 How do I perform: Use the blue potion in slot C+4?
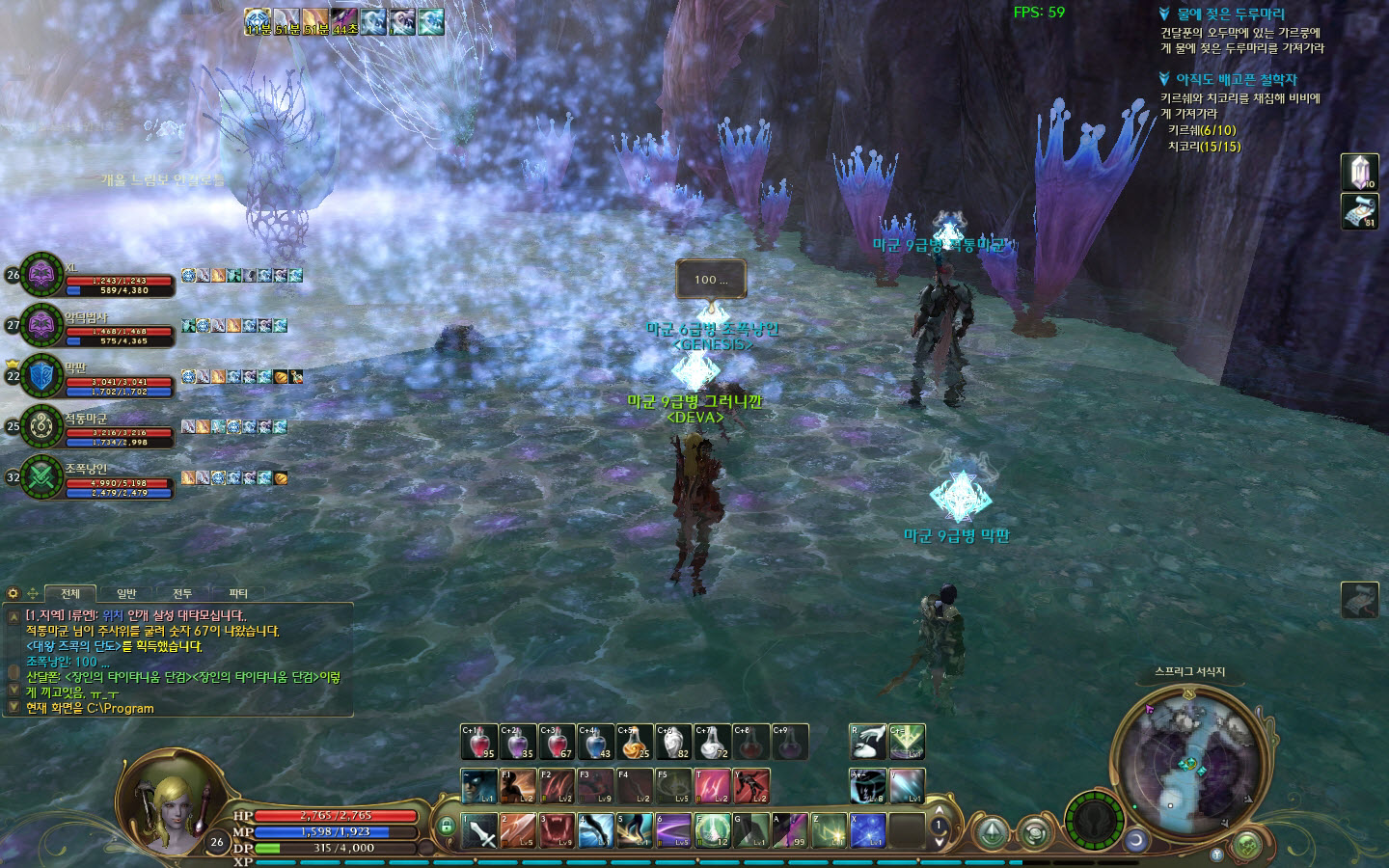pos(595,743)
